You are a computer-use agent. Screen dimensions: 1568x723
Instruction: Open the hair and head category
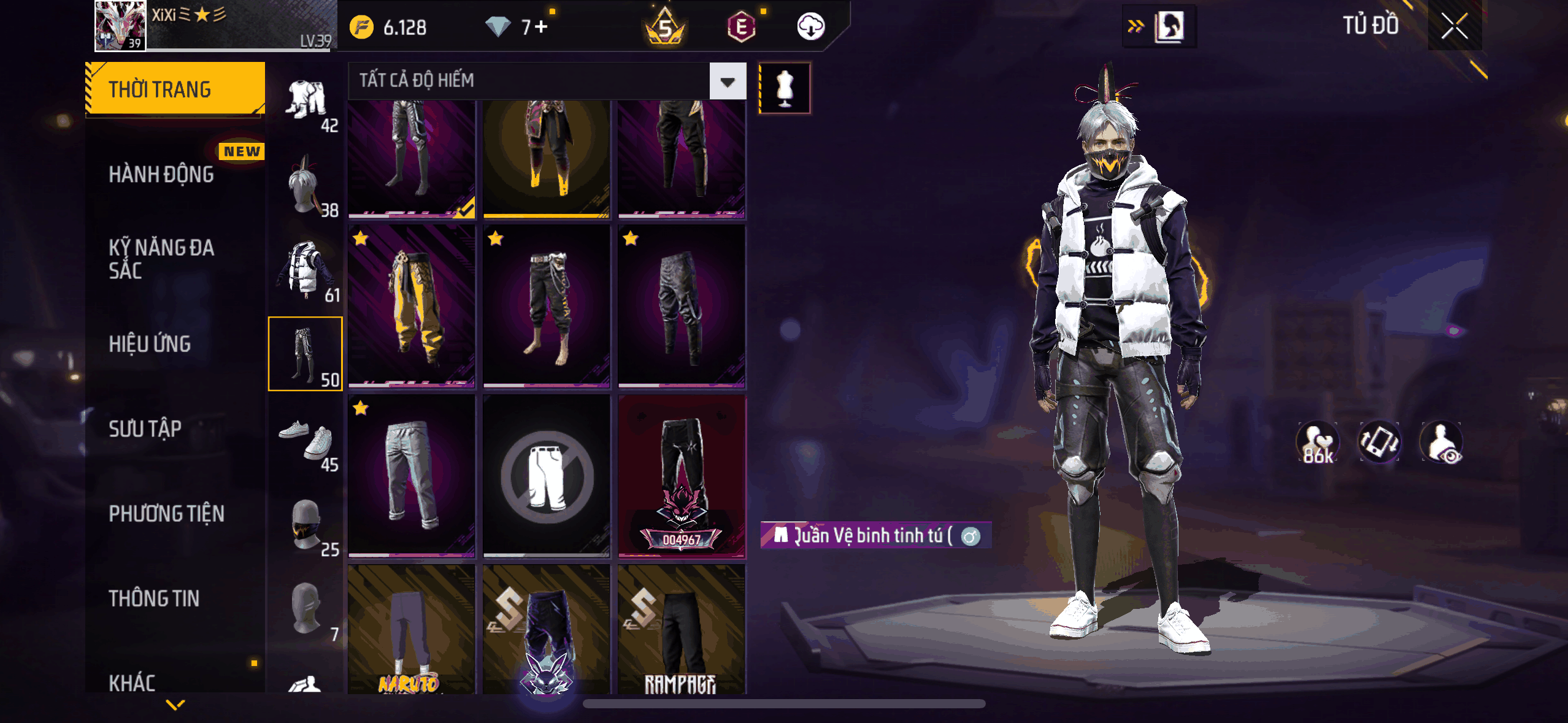[x=306, y=185]
